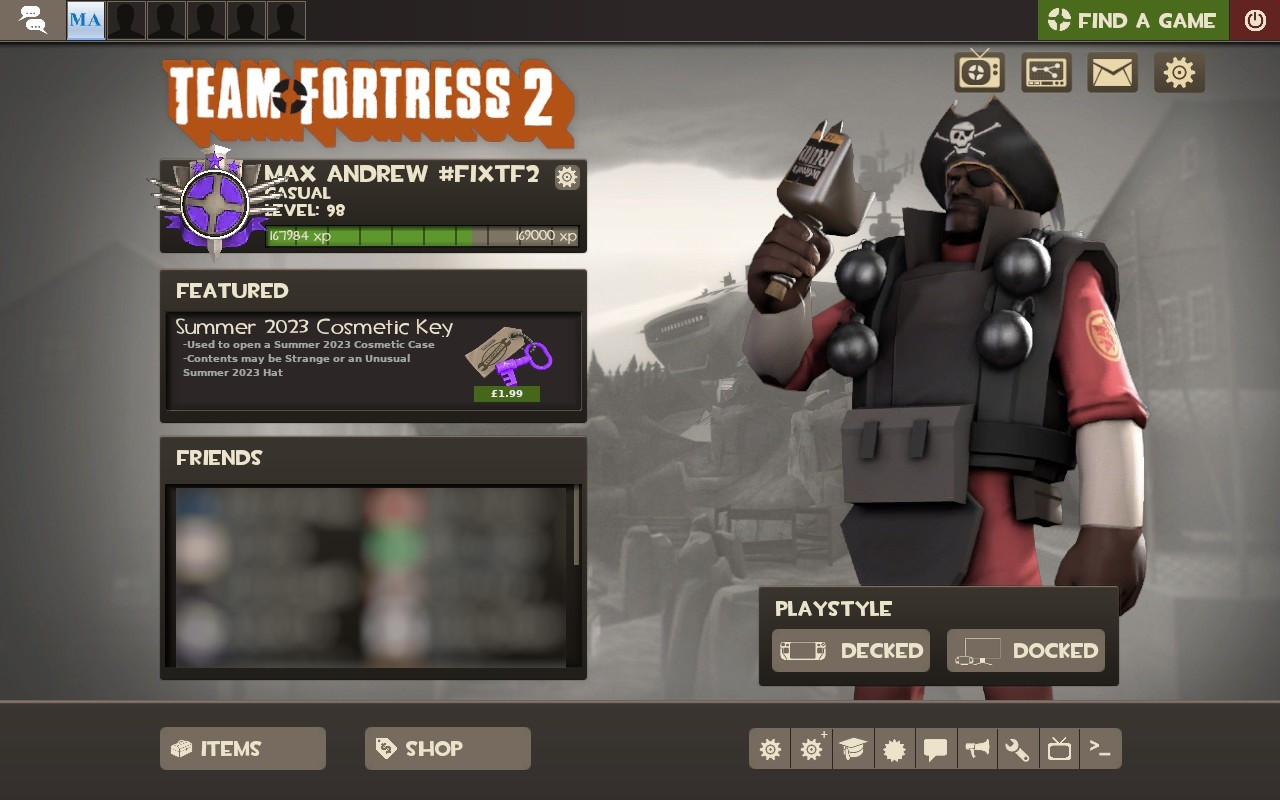This screenshot has height=800, width=1280.
Task: Open Advanced Options with the gear-plus icon
Action: coord(810,748)
